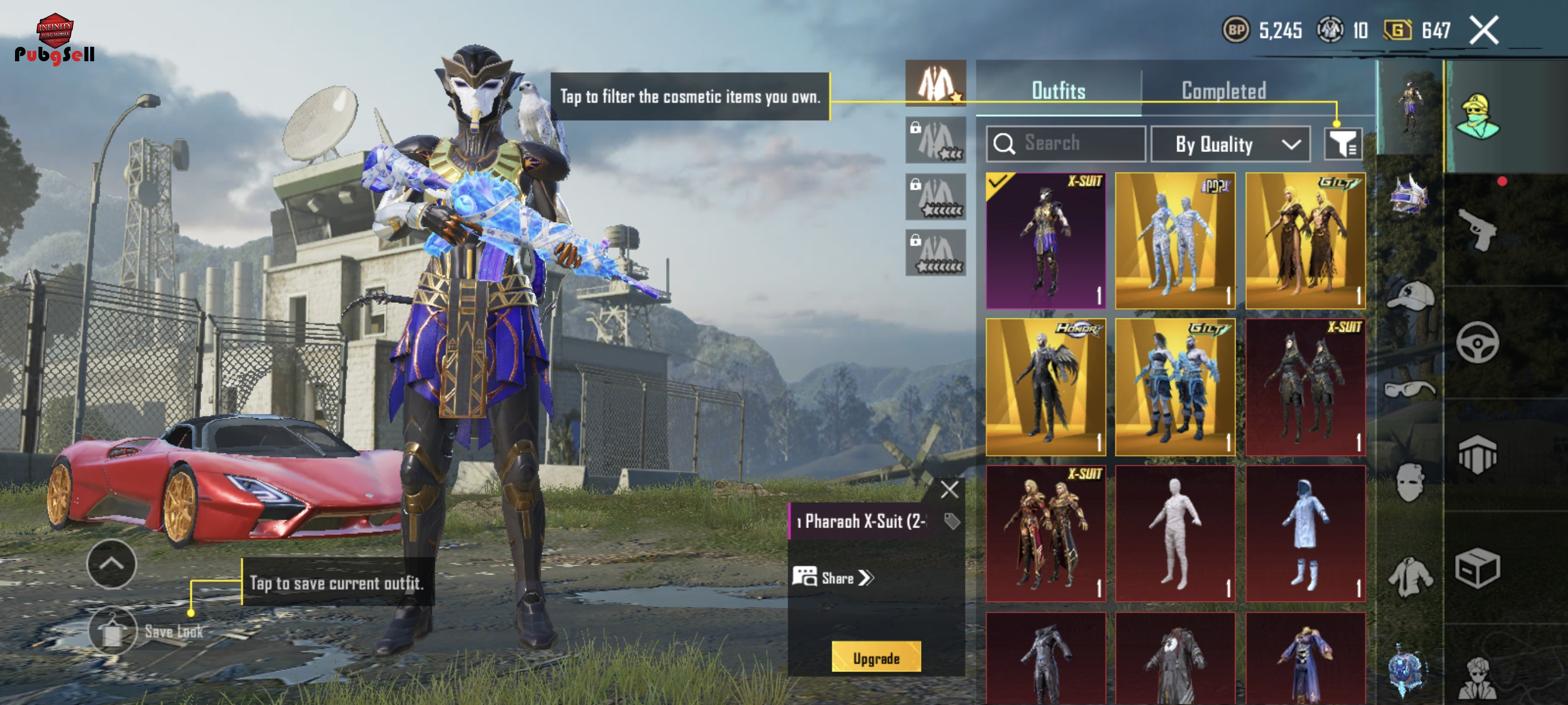Viewport: 1568px width, 705px height.
Task: Show the cap headwear category
Action: coord(1410,296)
